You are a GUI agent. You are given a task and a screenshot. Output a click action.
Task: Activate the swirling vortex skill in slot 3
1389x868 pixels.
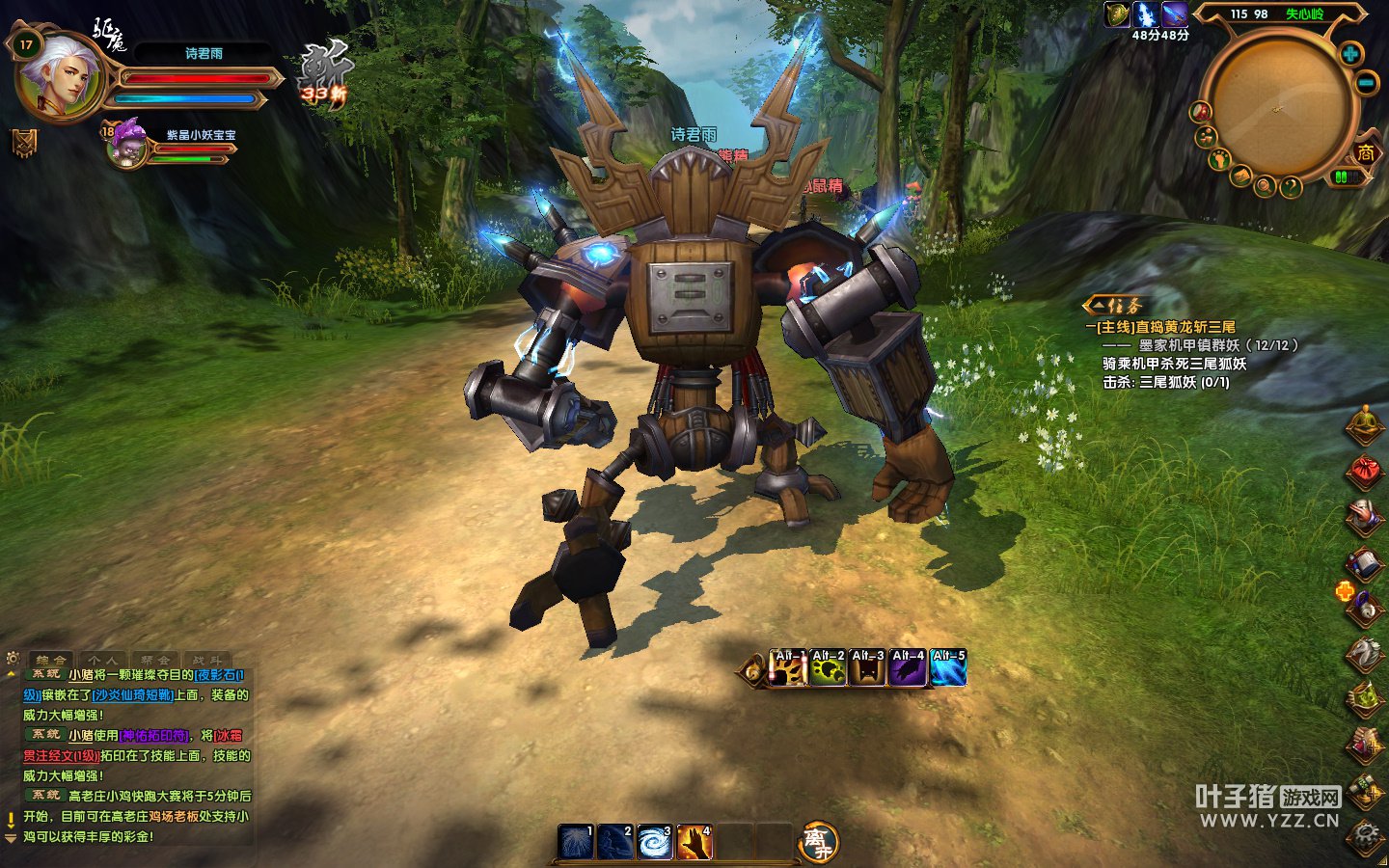[x=655, y=842]
